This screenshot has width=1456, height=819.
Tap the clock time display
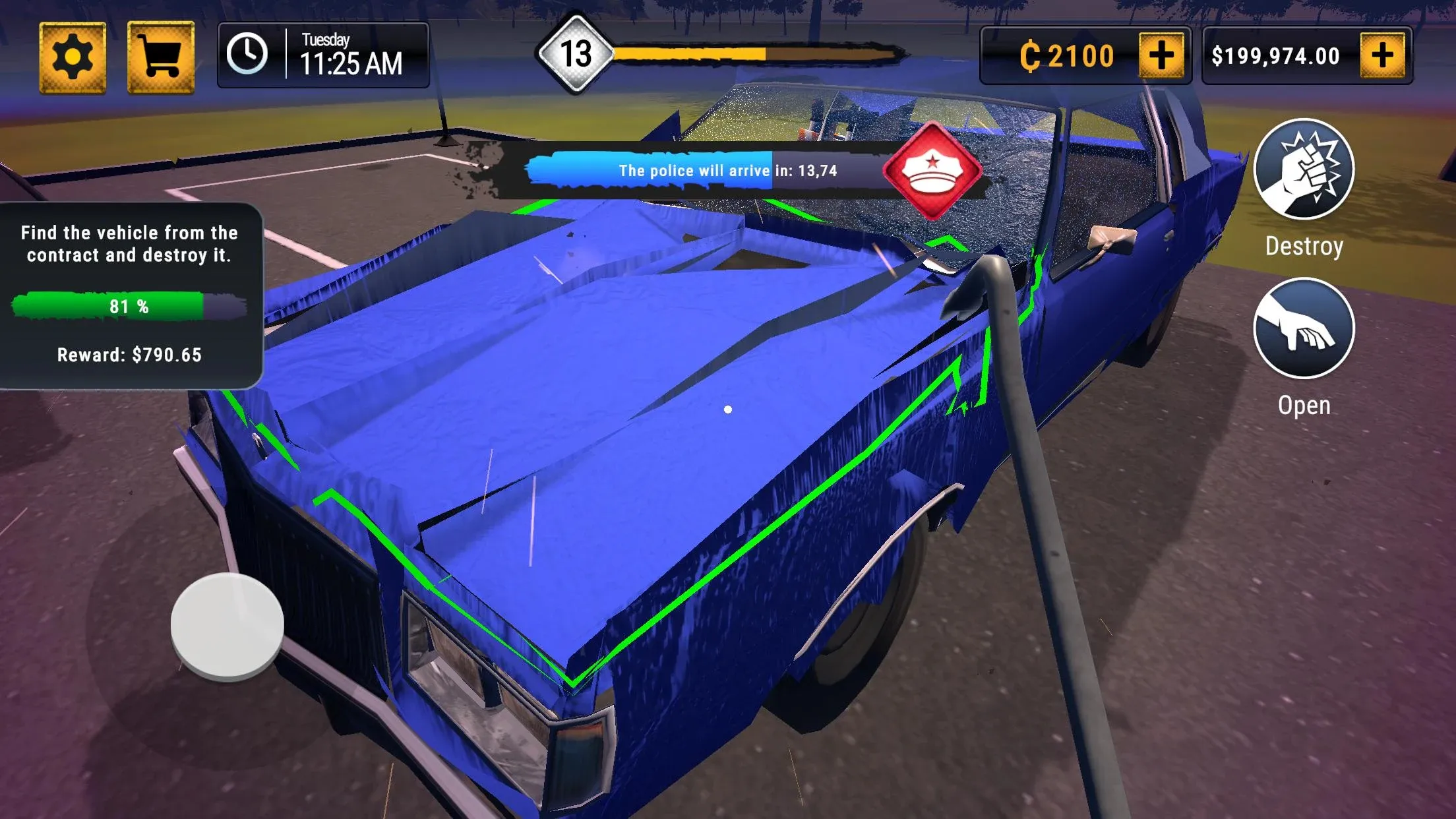(323, 55)
